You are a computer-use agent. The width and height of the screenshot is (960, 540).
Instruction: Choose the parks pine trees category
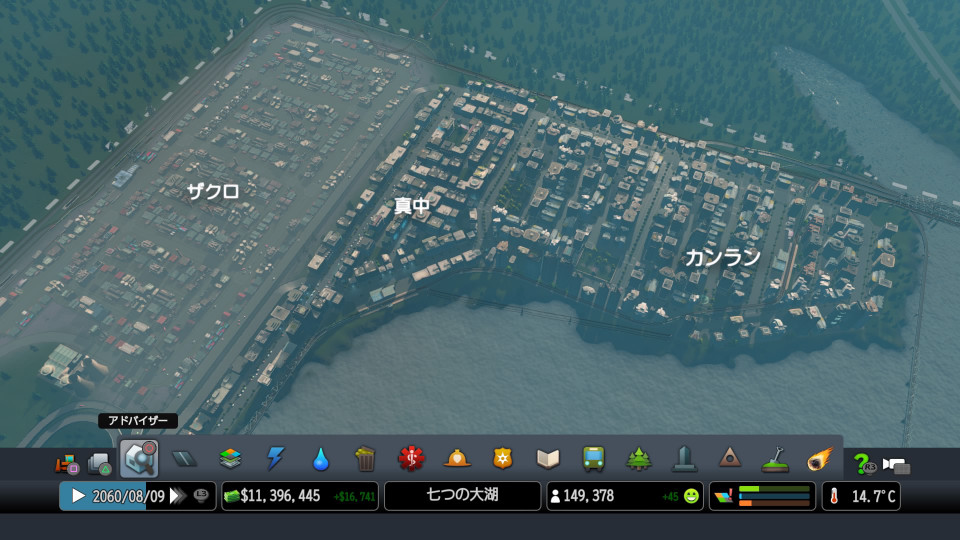(639, 459)
